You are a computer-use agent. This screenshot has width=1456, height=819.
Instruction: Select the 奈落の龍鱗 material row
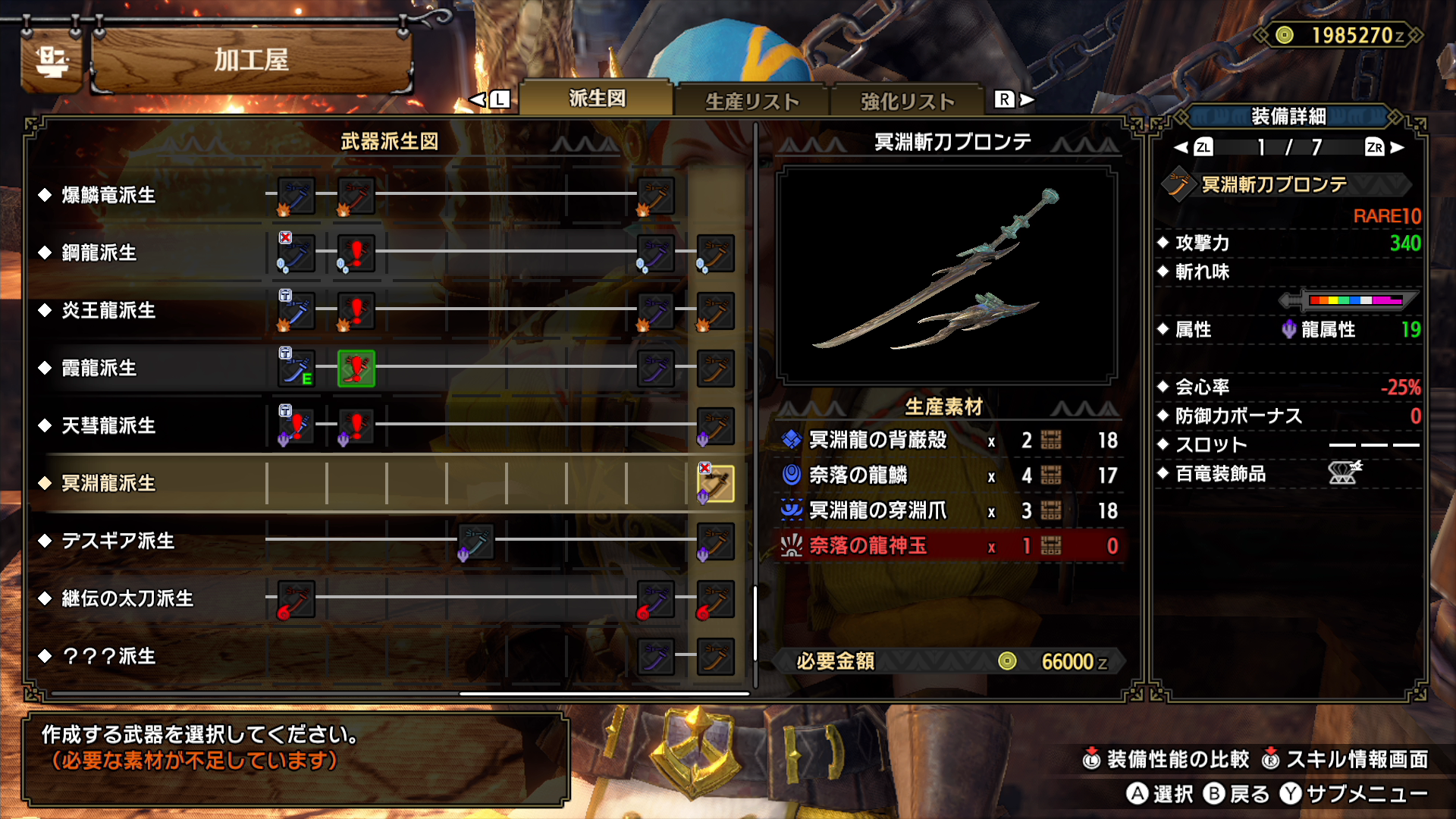point(949,475)
